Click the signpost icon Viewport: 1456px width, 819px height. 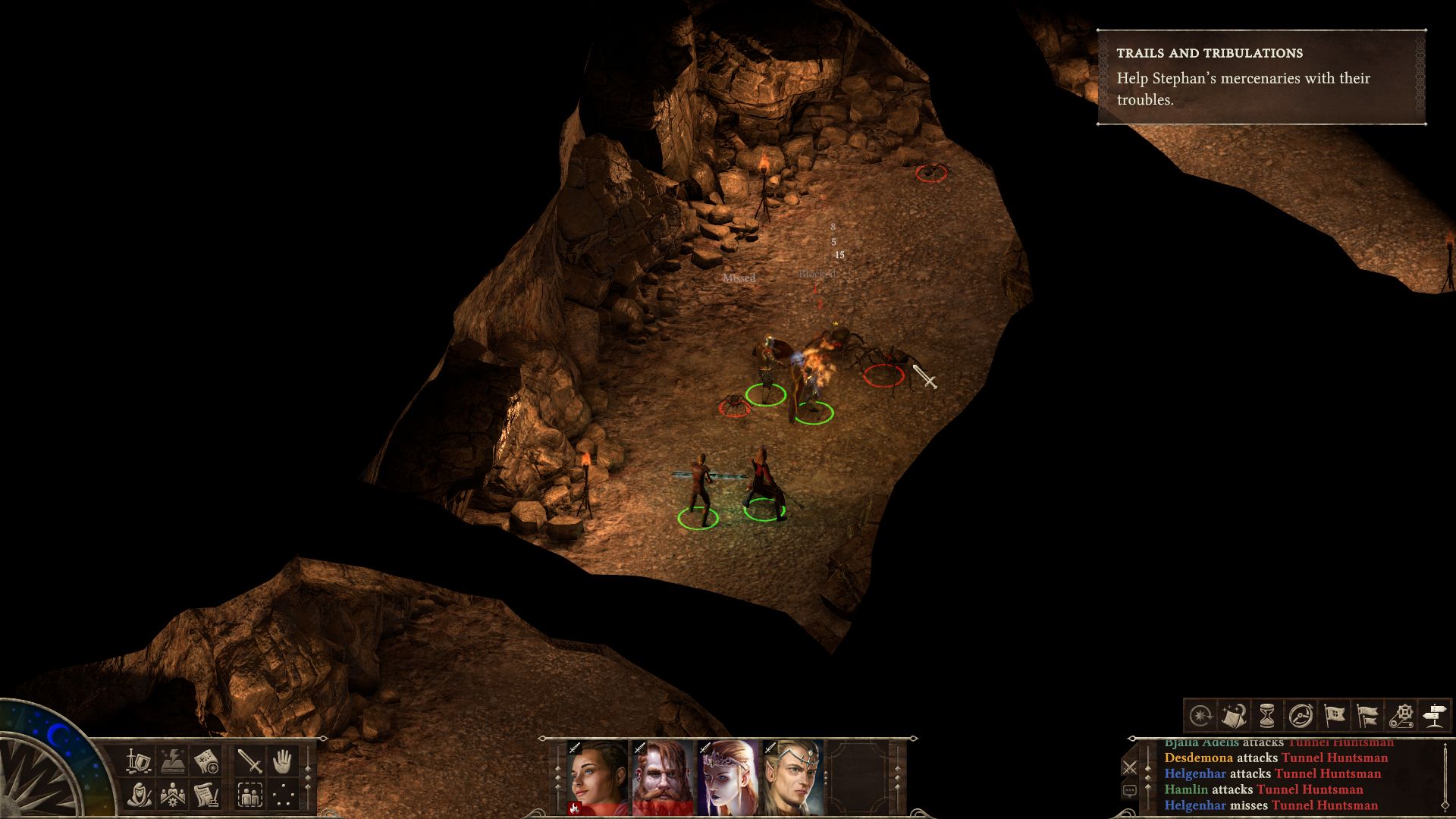tap(1435, 715)
